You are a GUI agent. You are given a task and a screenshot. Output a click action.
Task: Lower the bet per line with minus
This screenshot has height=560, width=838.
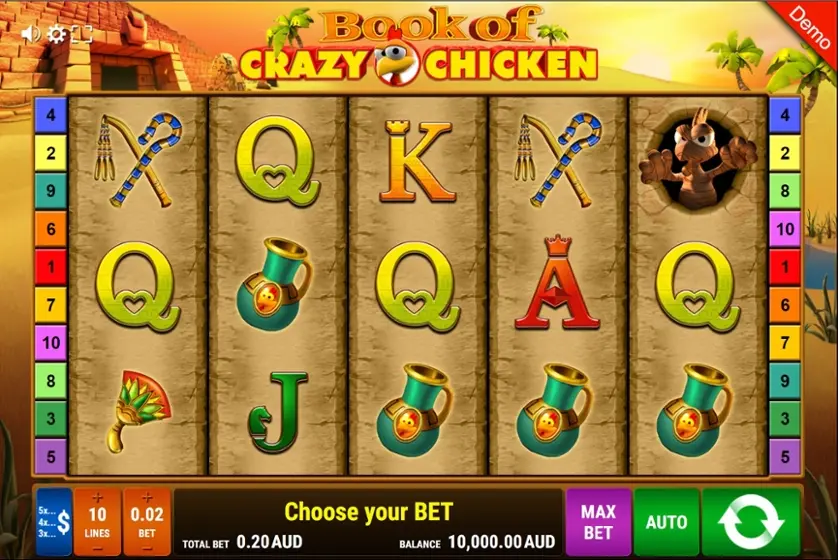click(x=146, y=548)
